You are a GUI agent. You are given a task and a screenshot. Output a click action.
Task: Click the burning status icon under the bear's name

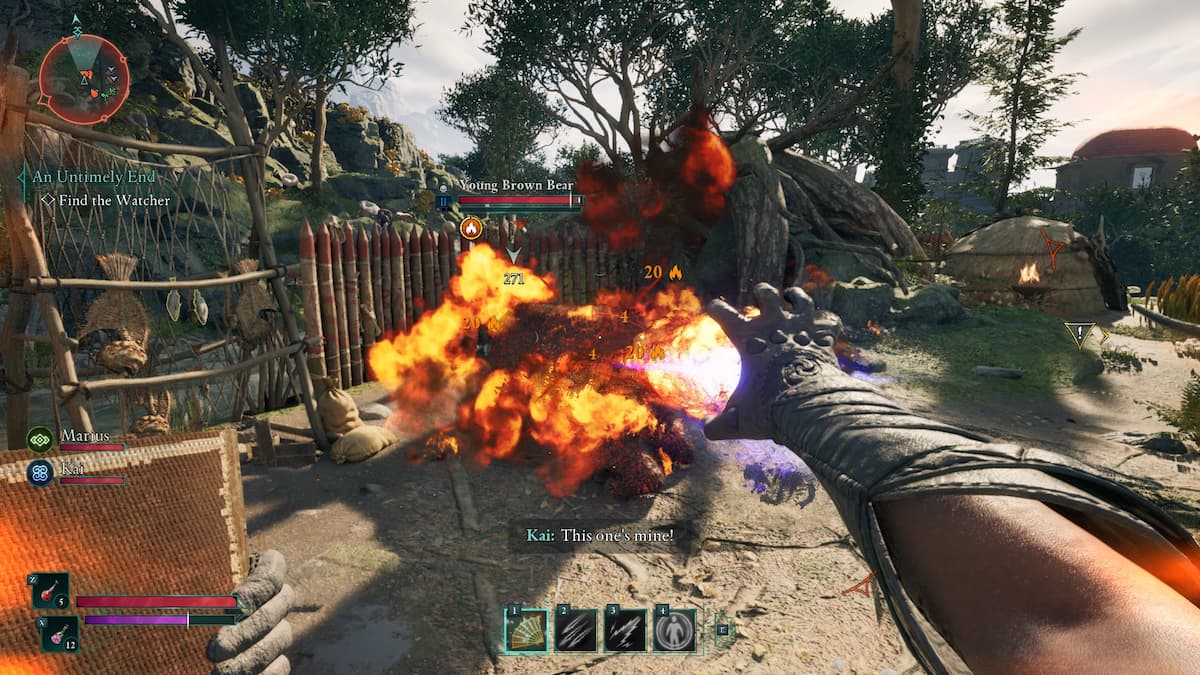click(x=470, y=228)
